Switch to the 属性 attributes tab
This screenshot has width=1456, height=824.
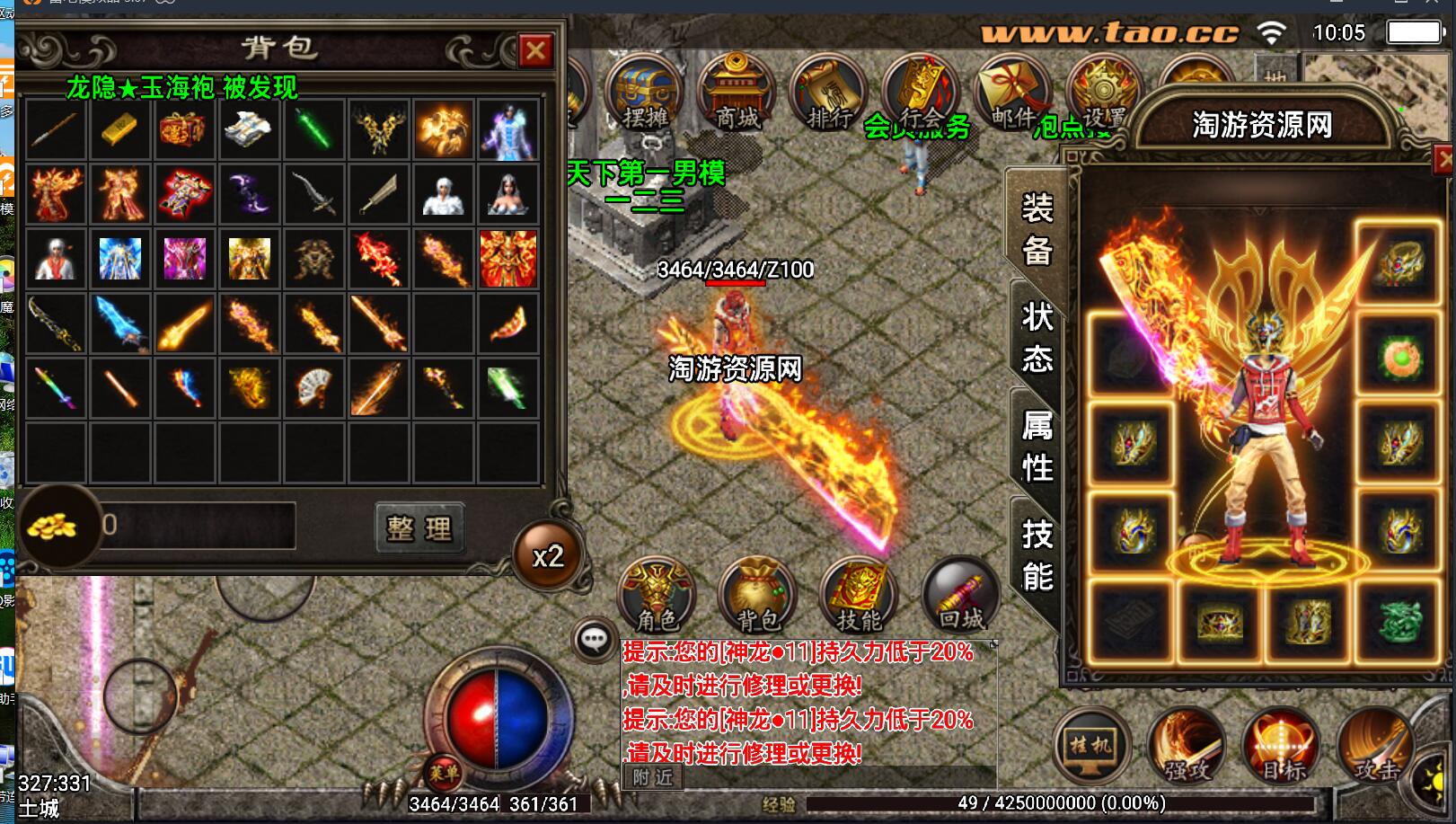(1037, 446)
